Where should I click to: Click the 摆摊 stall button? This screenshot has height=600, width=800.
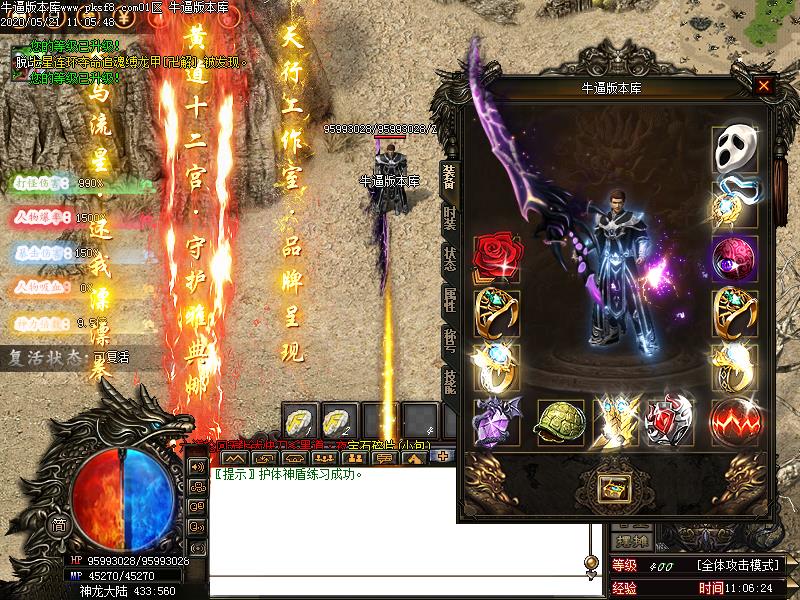[x=633, y=541]
